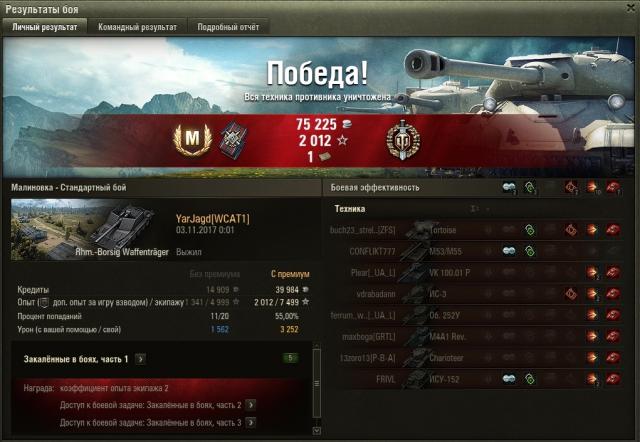Click the premium account emblem icon

(x=402, y=140)
